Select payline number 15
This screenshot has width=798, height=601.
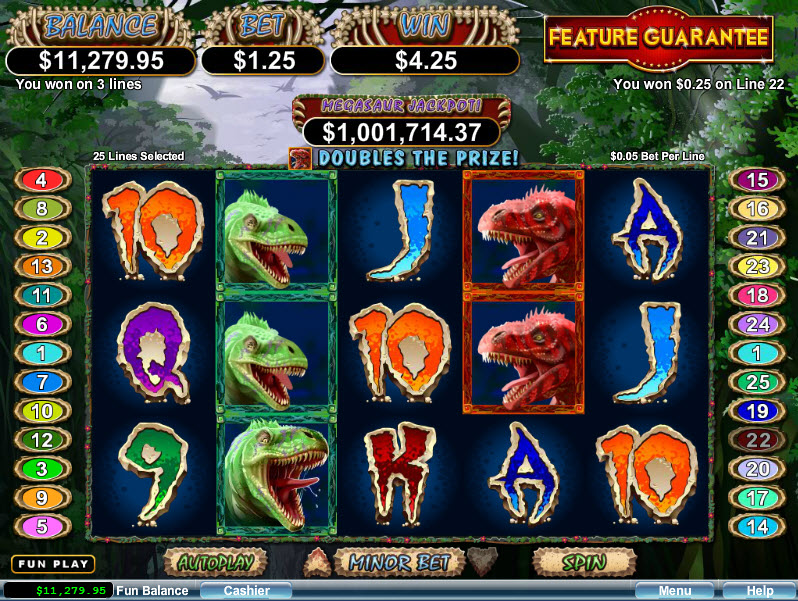pyautogui.click(x=757, y=181)
